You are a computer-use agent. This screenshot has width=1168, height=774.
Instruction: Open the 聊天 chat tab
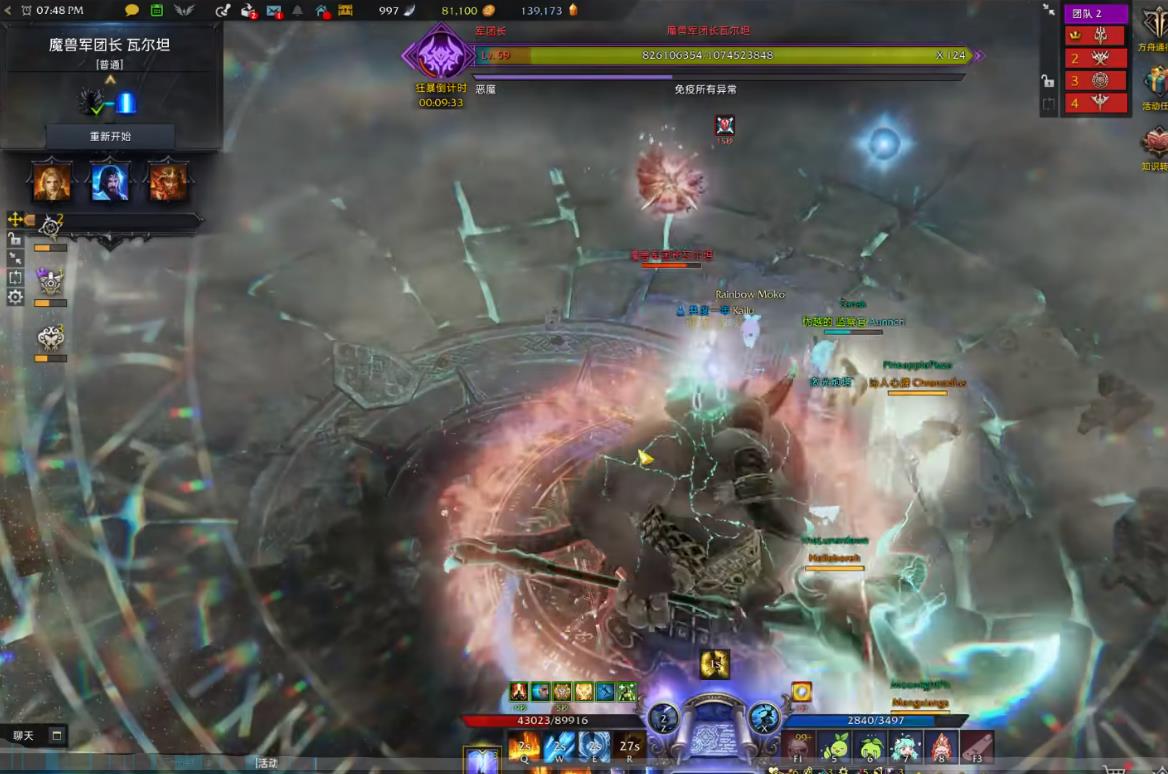[x=24, y=736]
